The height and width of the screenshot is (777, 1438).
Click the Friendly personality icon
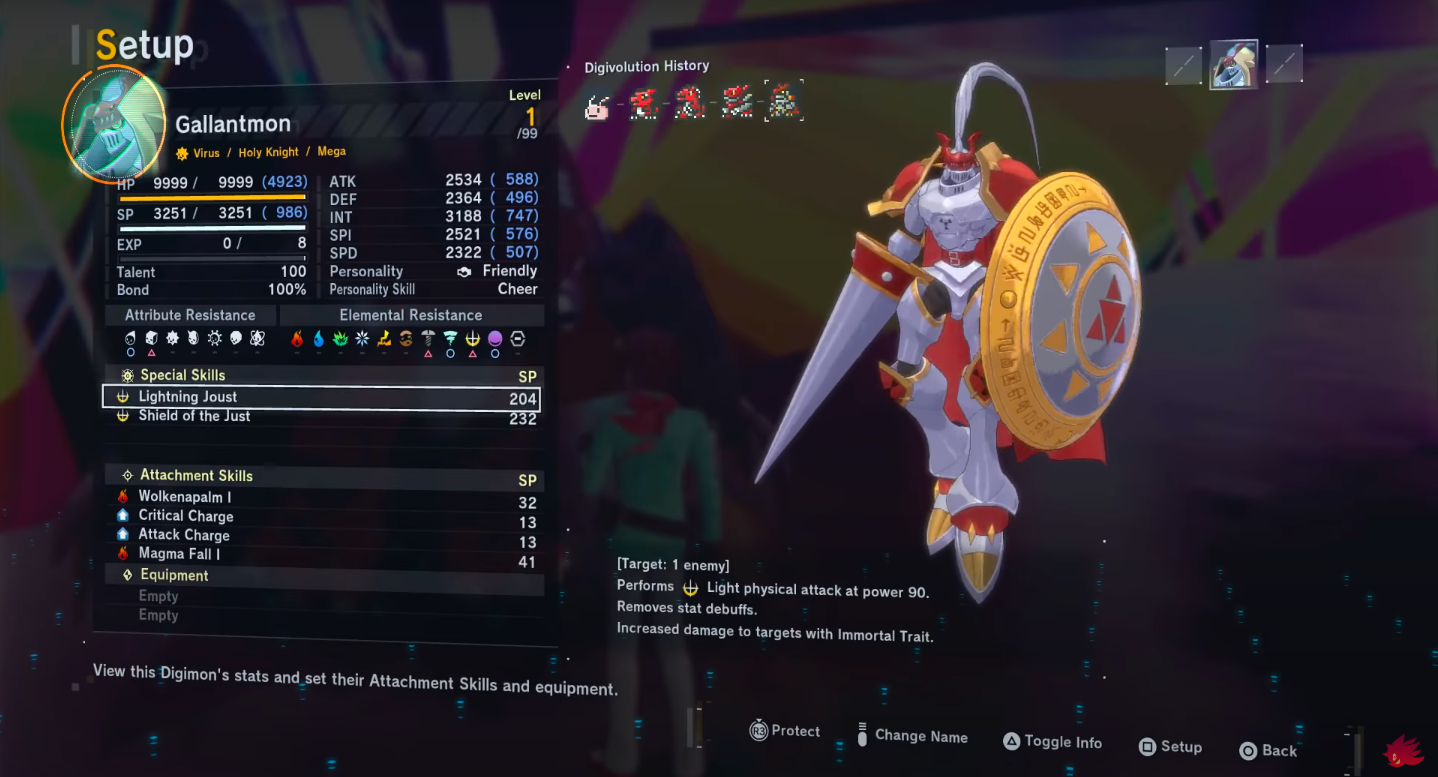coord(462,270)
